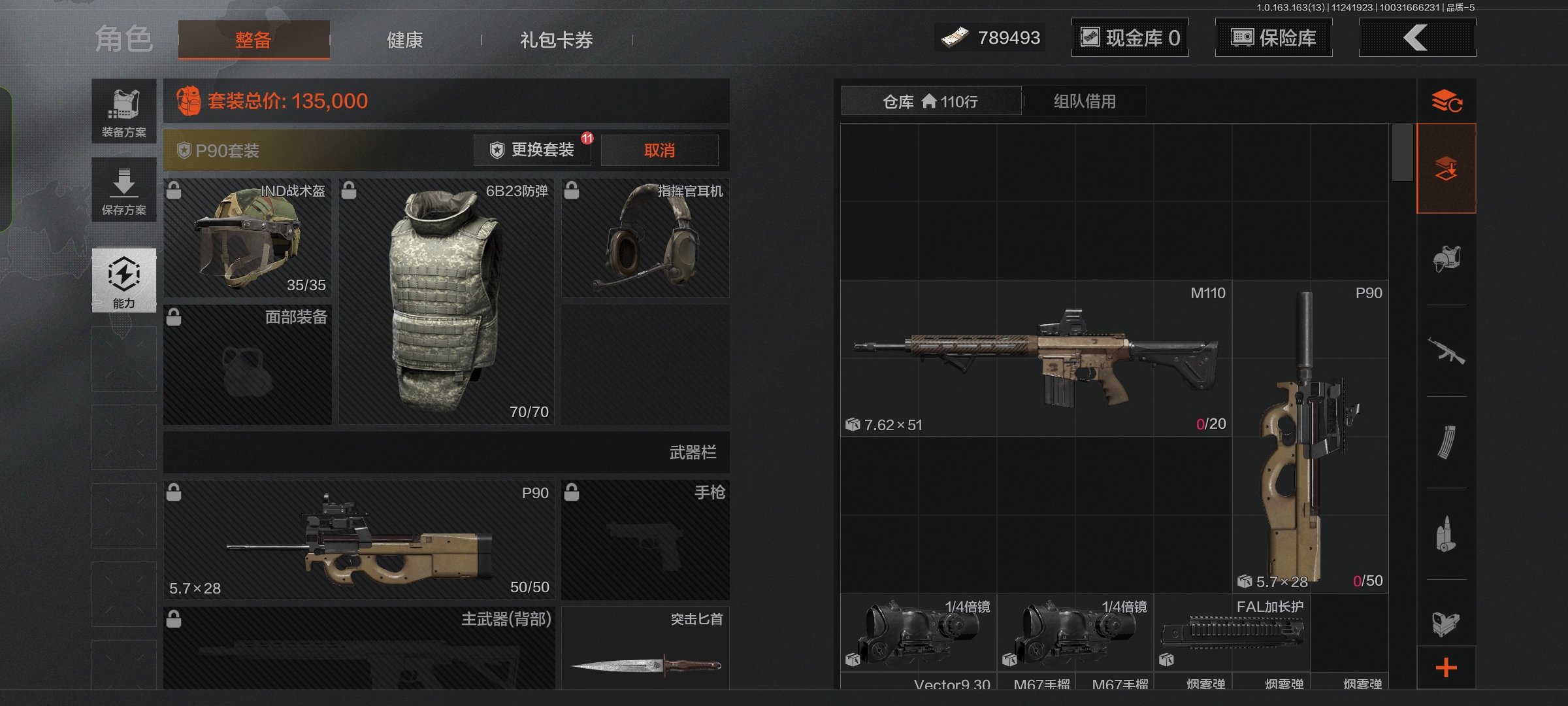
Task: Select the IND战术盔 helmet slot
Action: point(248,239)
